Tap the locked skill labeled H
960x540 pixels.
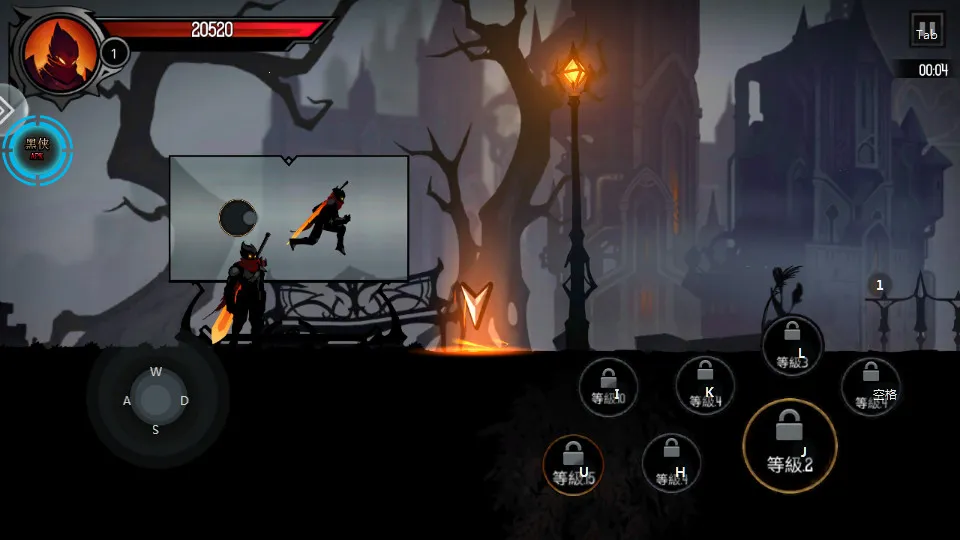pos(671,463)
